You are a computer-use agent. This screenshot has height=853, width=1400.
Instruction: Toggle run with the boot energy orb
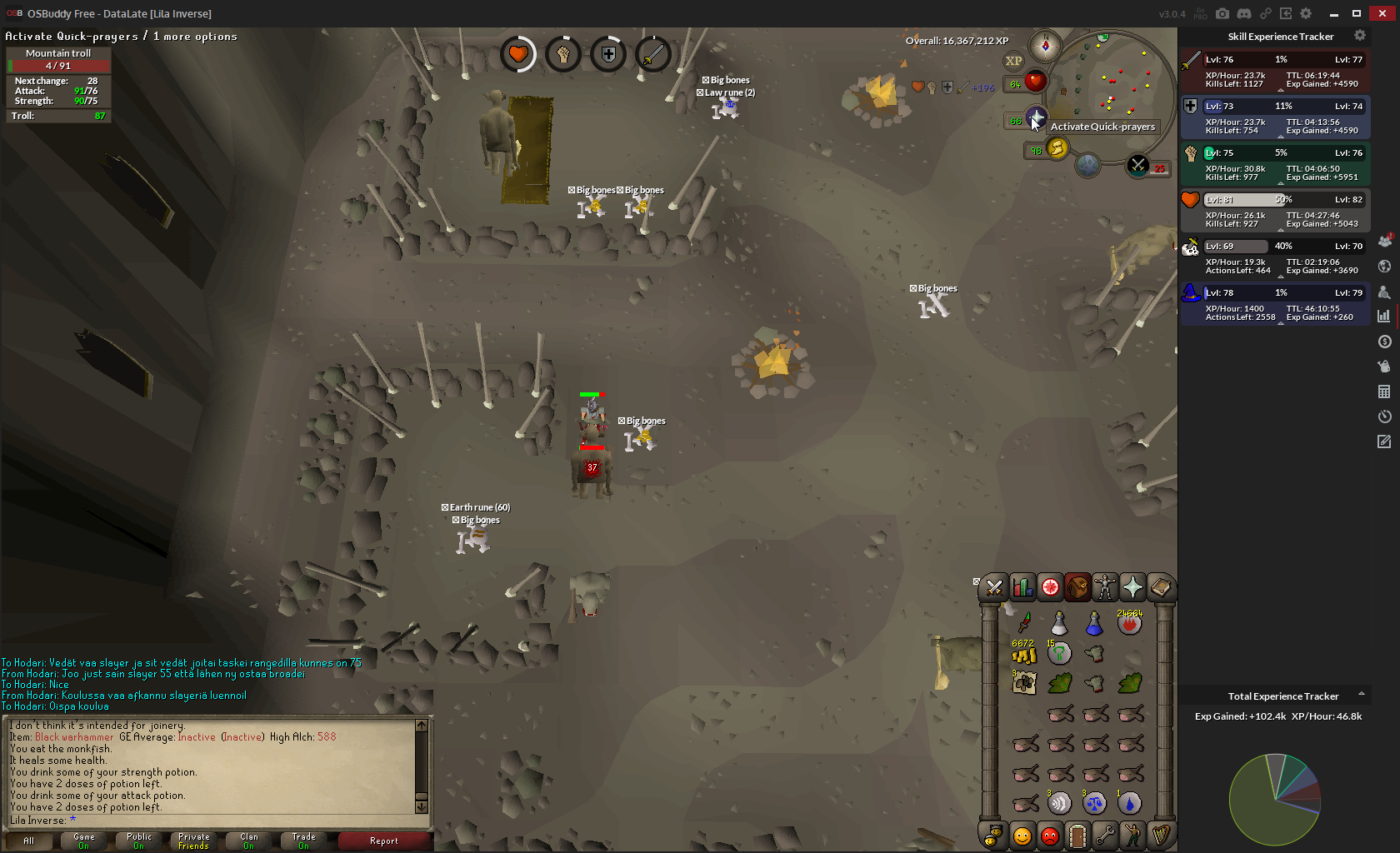tap(1057, 148)
